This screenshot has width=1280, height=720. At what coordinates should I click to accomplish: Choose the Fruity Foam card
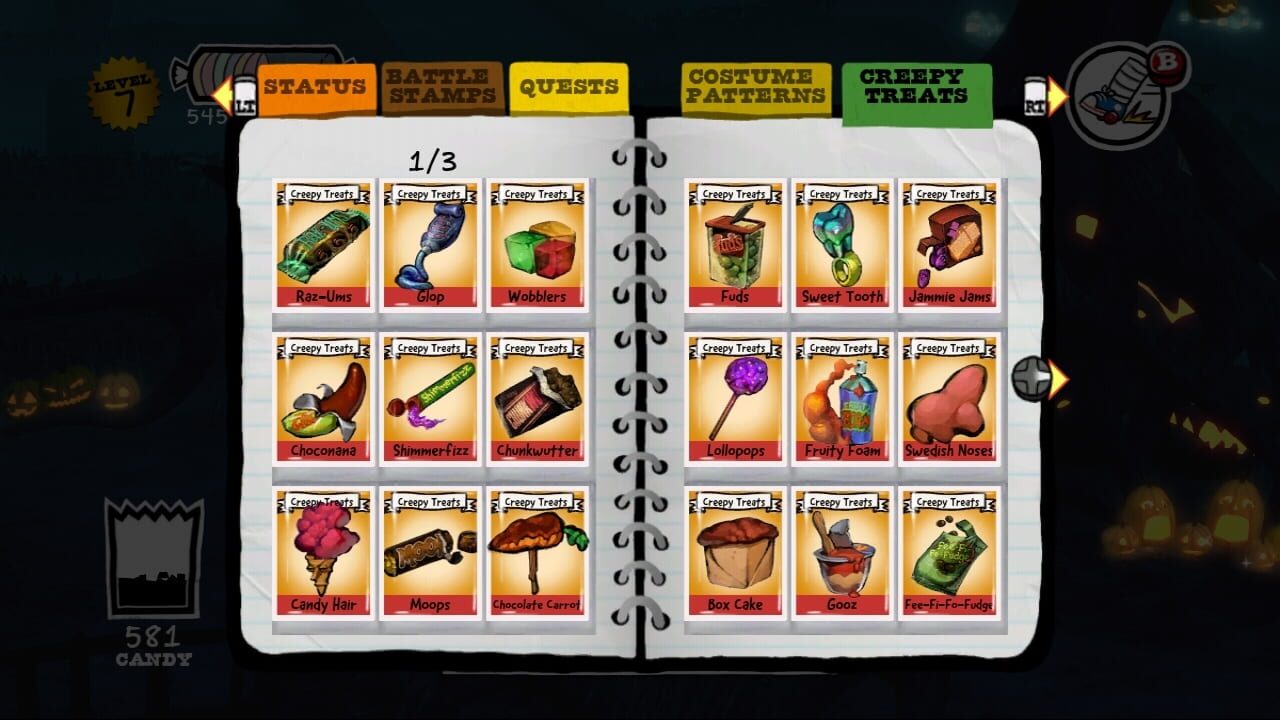point(840,400)
